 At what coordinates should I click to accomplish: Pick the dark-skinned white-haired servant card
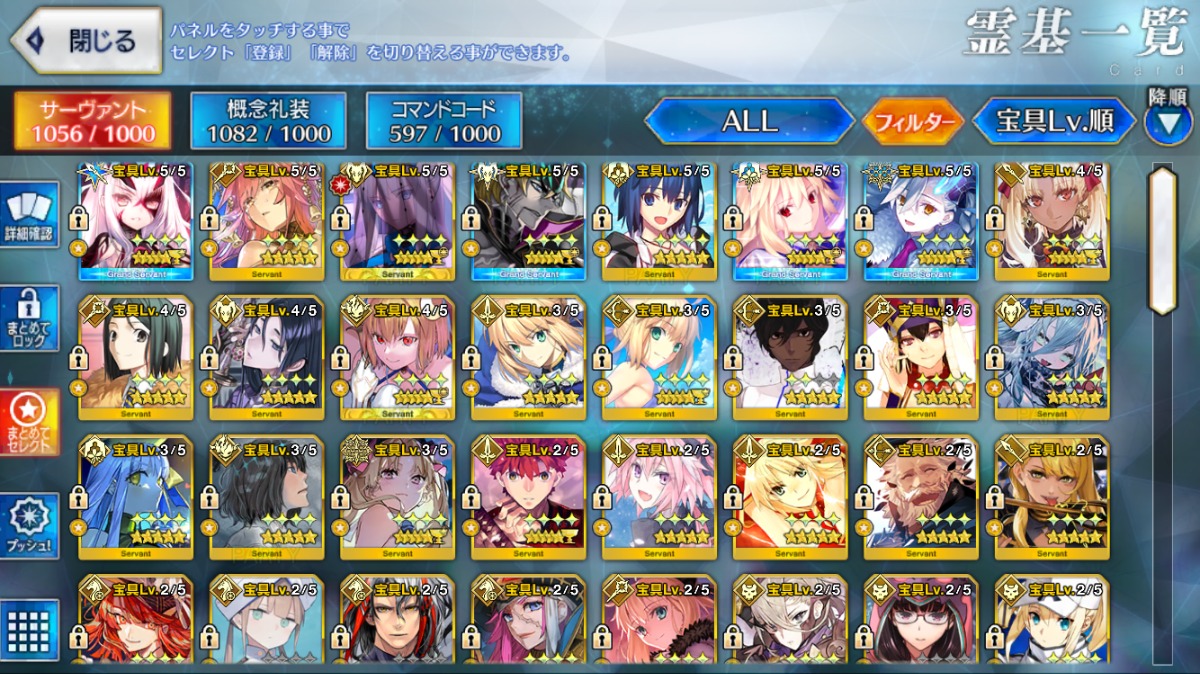tap(790, 358)
